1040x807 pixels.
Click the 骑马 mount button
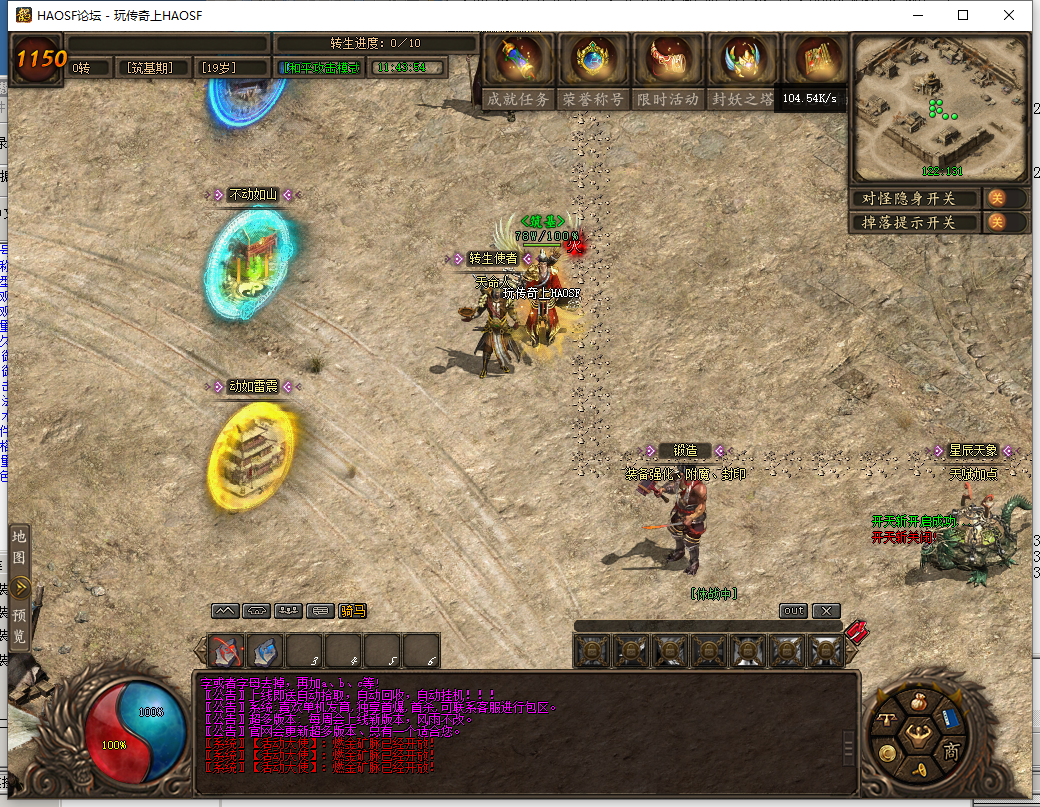(352, 611)
